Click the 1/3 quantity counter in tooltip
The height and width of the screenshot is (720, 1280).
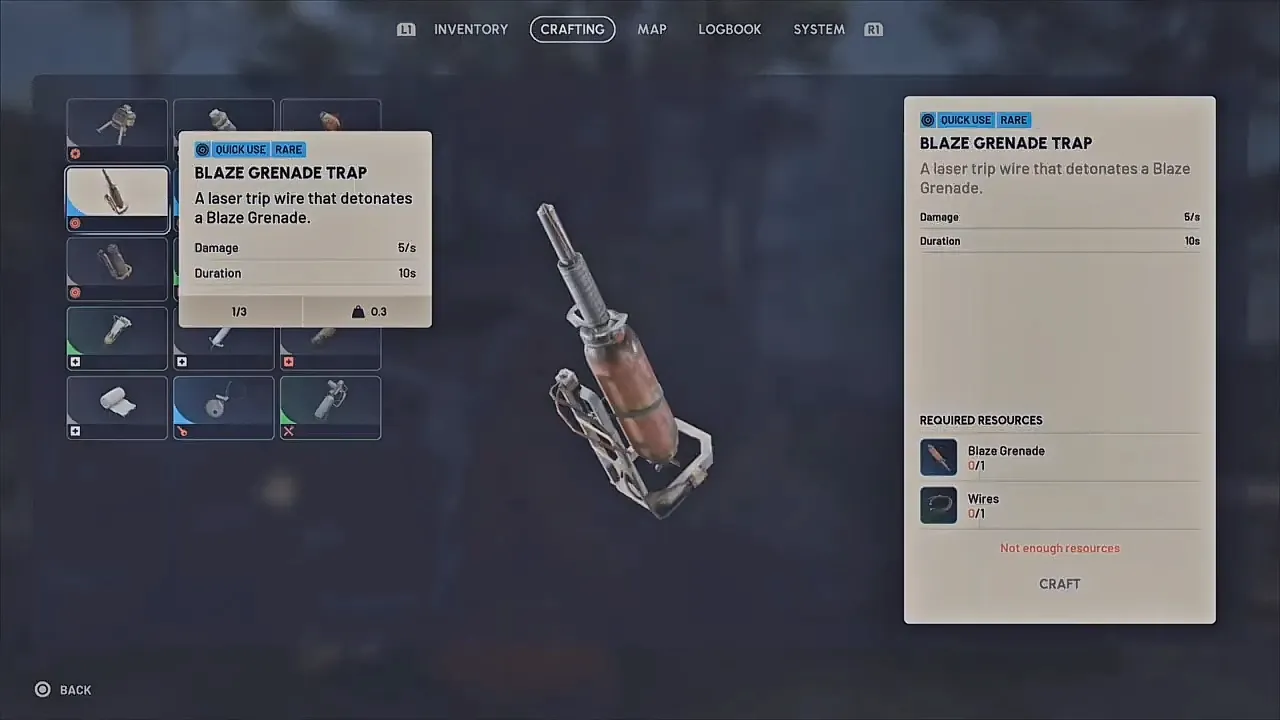click(239, 311)
